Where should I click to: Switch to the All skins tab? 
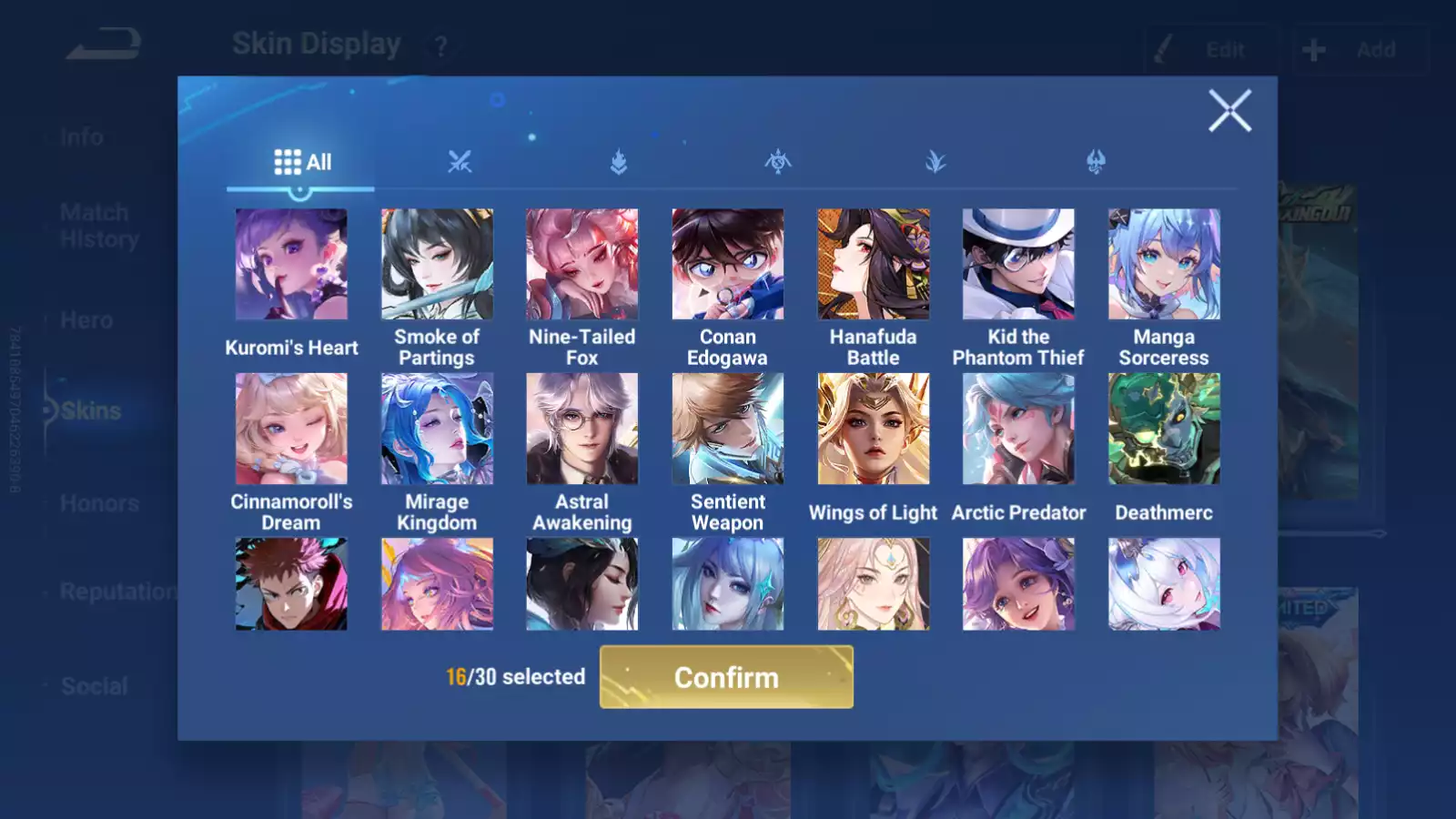click(302, 163)
